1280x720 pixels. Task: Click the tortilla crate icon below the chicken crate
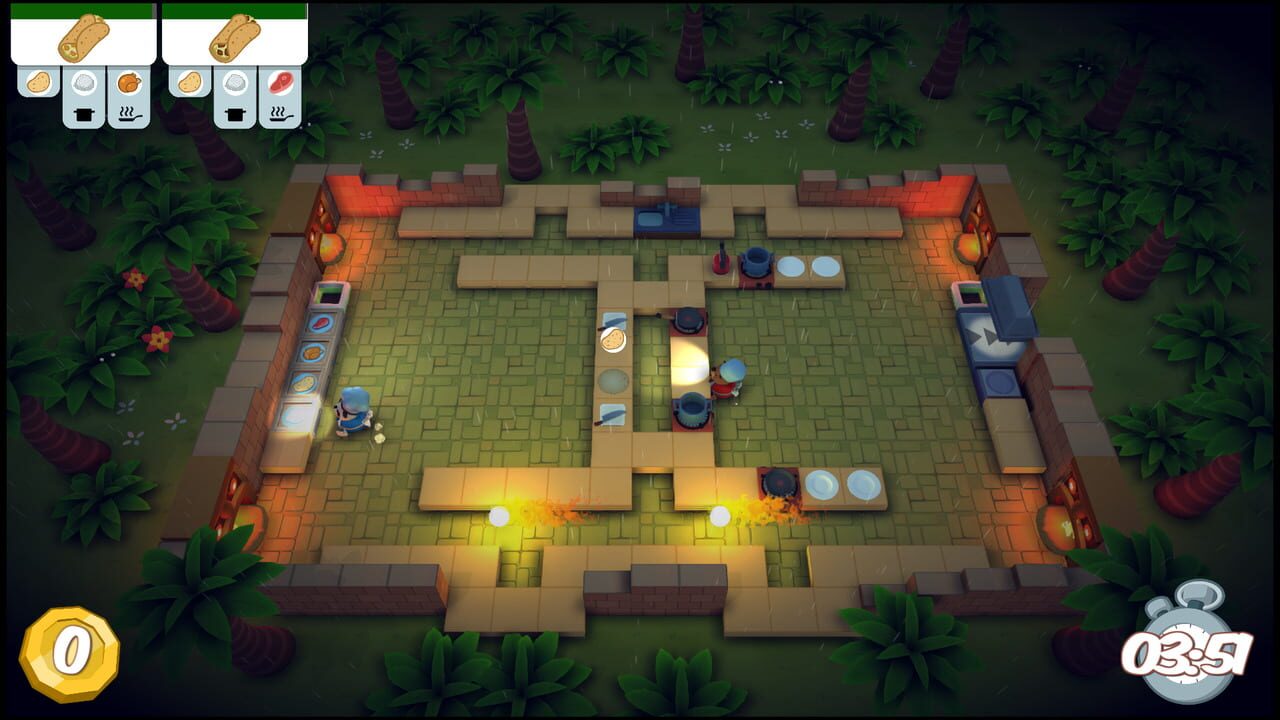point(302,381)
